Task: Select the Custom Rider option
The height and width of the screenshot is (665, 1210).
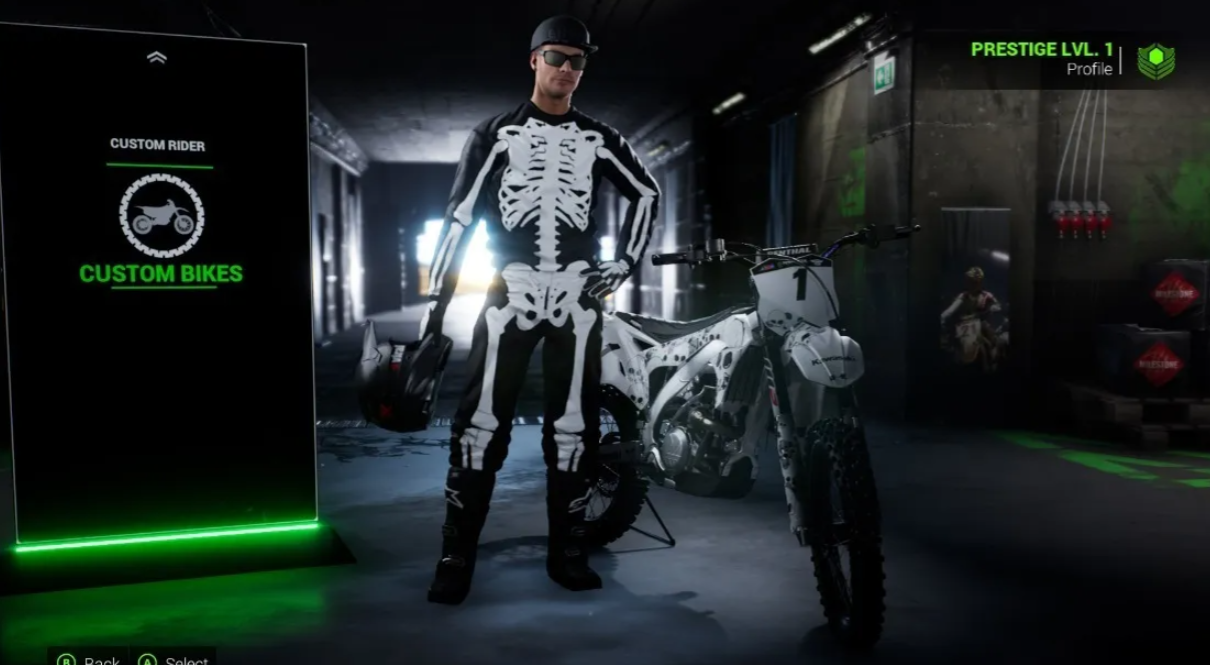Action: pos(157,145)
